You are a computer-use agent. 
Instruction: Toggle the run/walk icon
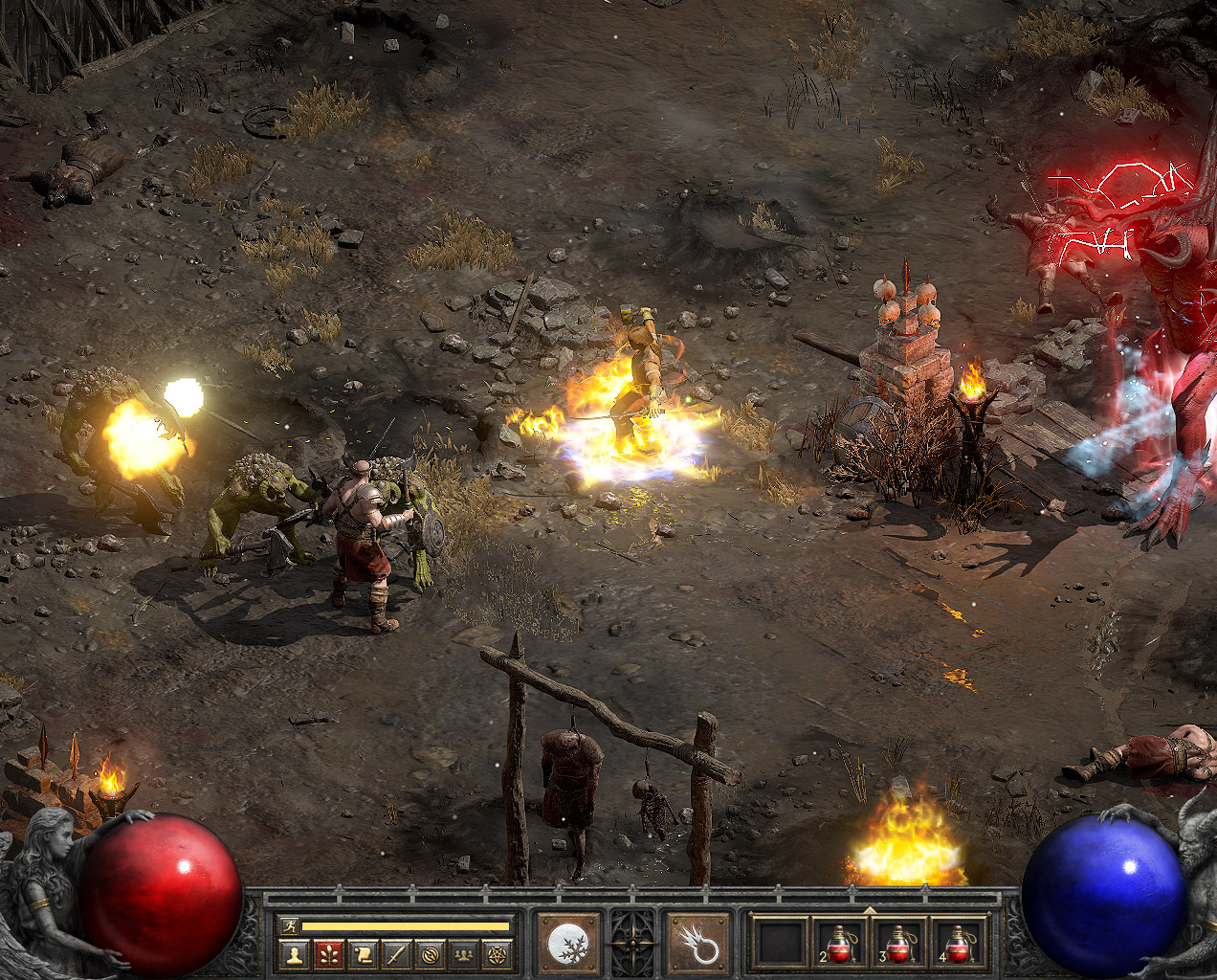tap(289, 925)
